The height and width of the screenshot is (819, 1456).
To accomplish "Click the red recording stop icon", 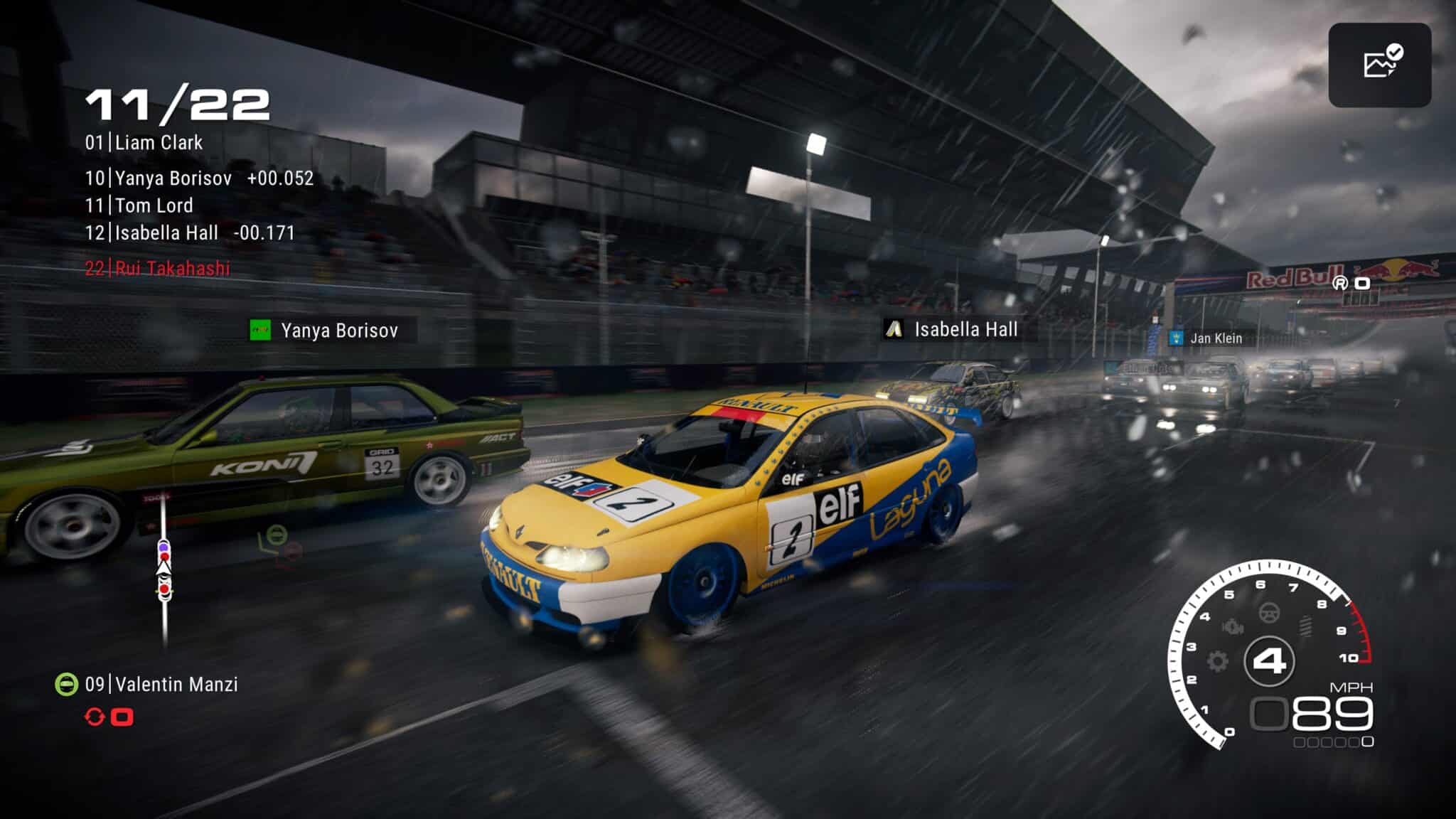I will (122, 717).
